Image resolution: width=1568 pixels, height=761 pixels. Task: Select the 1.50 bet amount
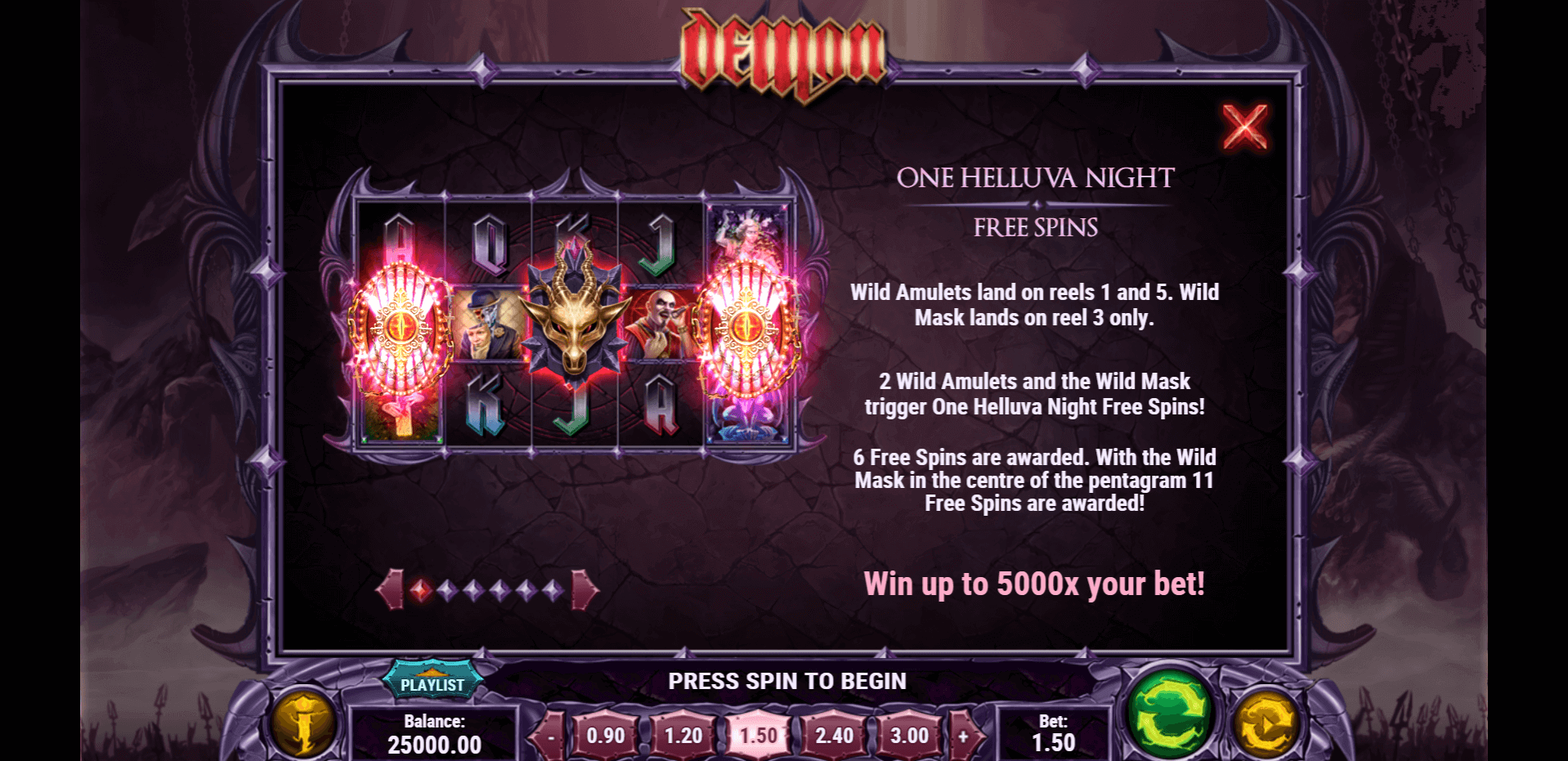[x=758, y=736]
